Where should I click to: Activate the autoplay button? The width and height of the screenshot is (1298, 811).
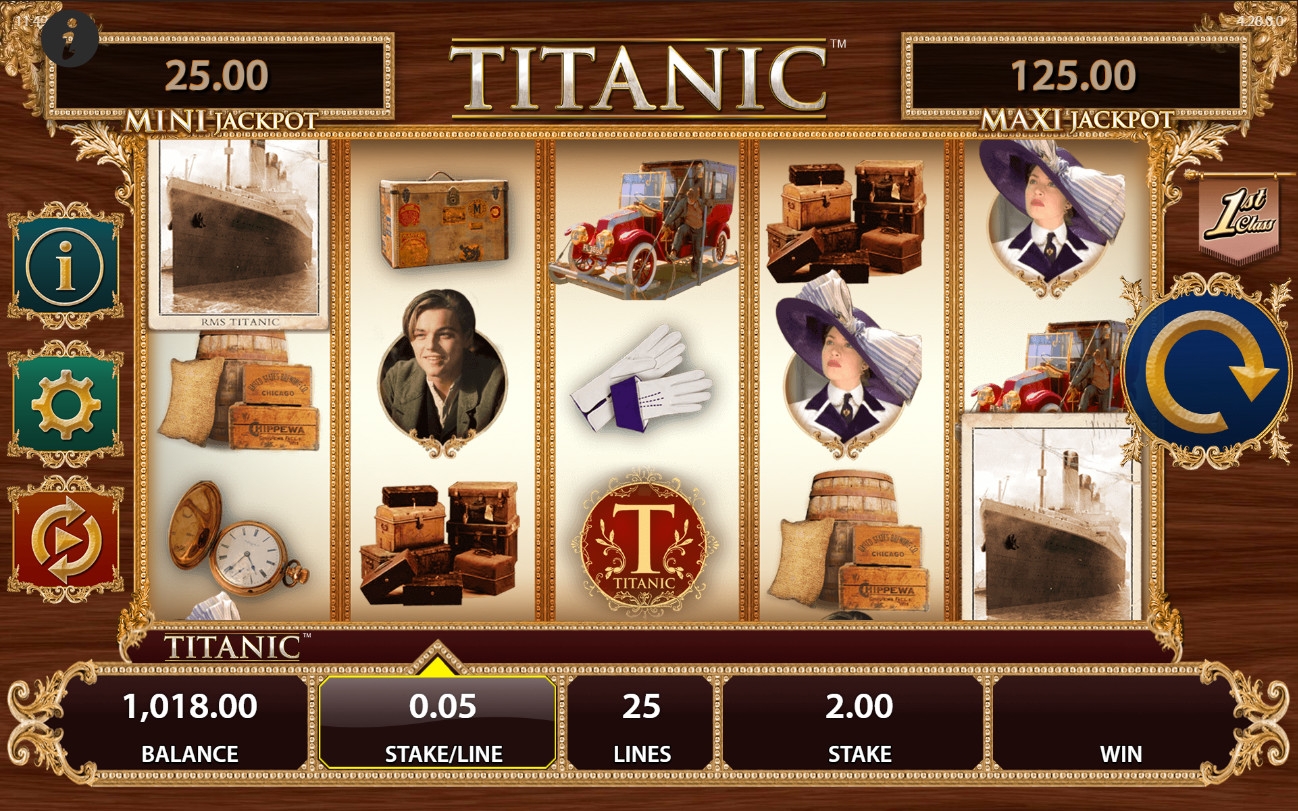click(x=64, y=541)
